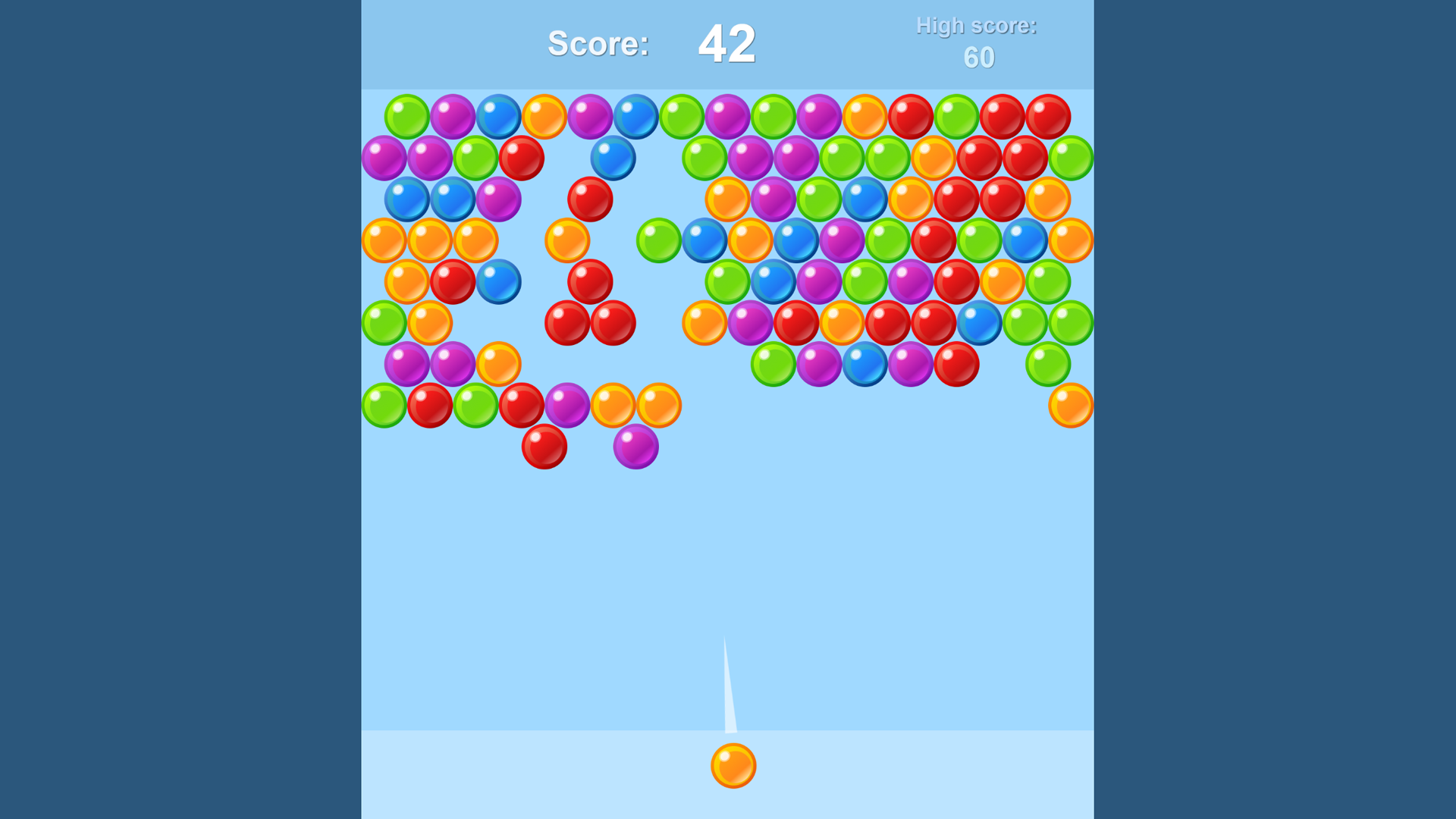Click the bottom-right orange bubble hanging alone

[x=1069, y=404]
